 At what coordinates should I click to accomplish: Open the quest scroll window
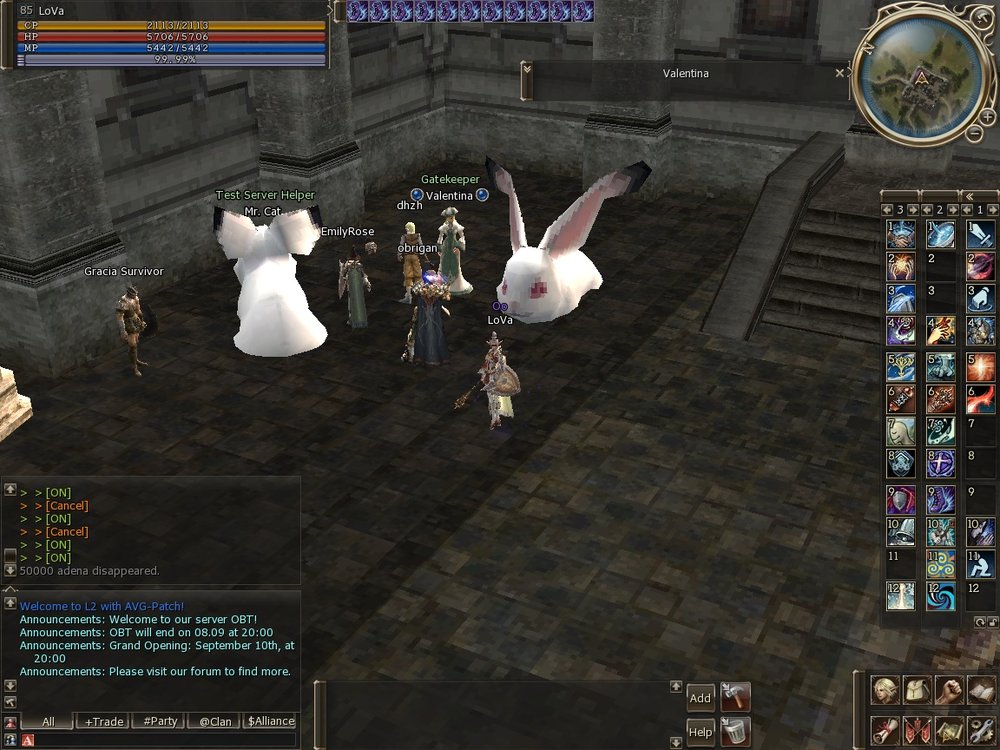885,730
